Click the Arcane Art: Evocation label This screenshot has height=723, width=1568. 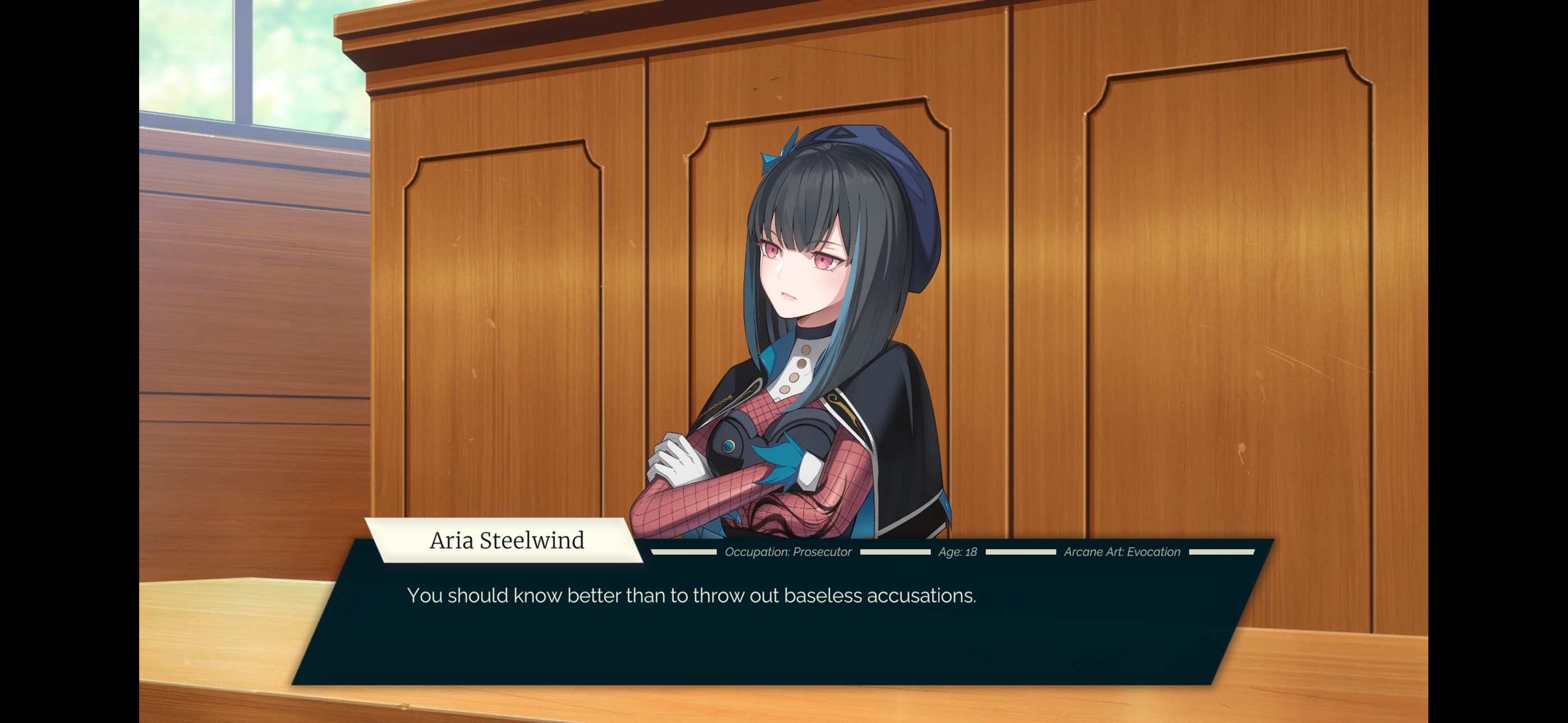1122,552
